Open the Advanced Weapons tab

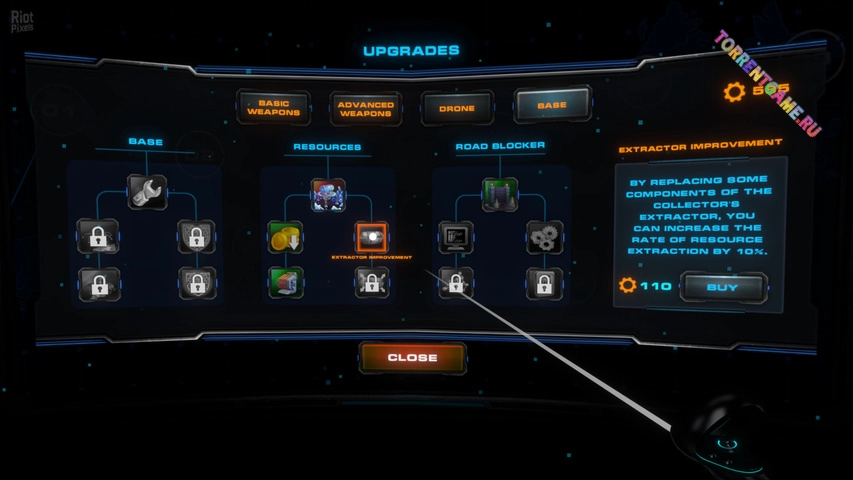tap(366, 108)
